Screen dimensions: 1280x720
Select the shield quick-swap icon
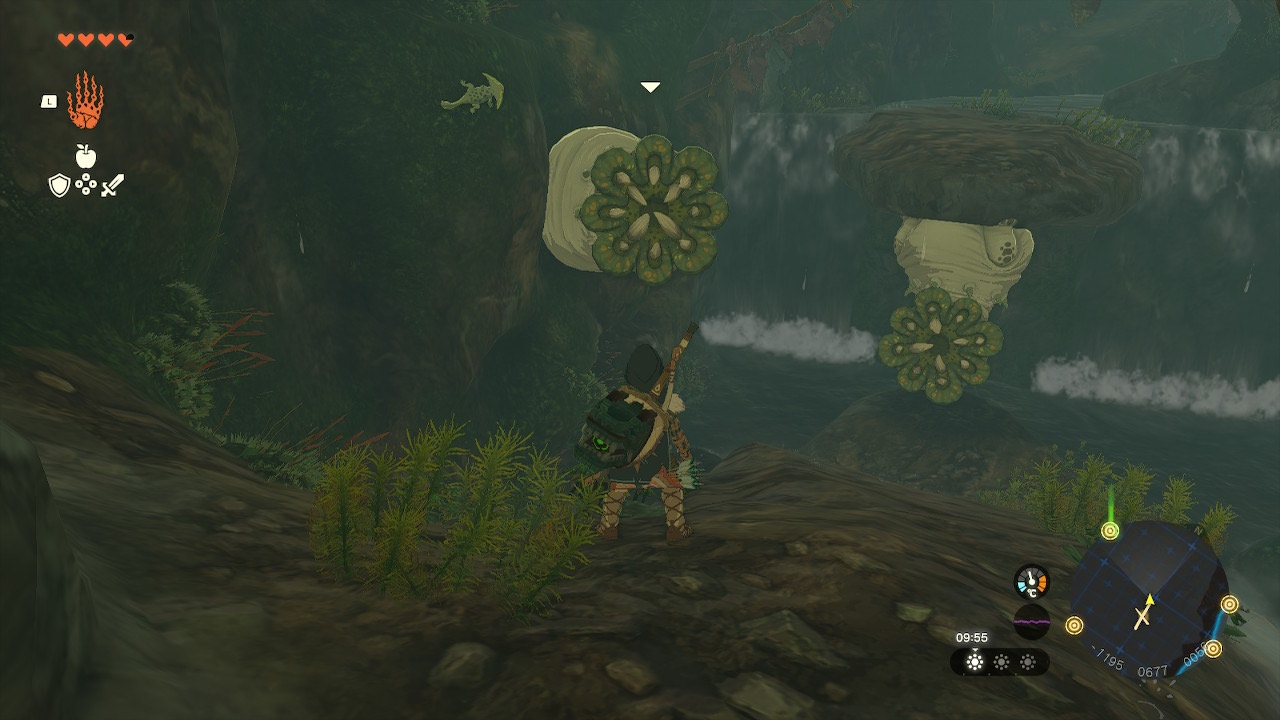point(59,185)
